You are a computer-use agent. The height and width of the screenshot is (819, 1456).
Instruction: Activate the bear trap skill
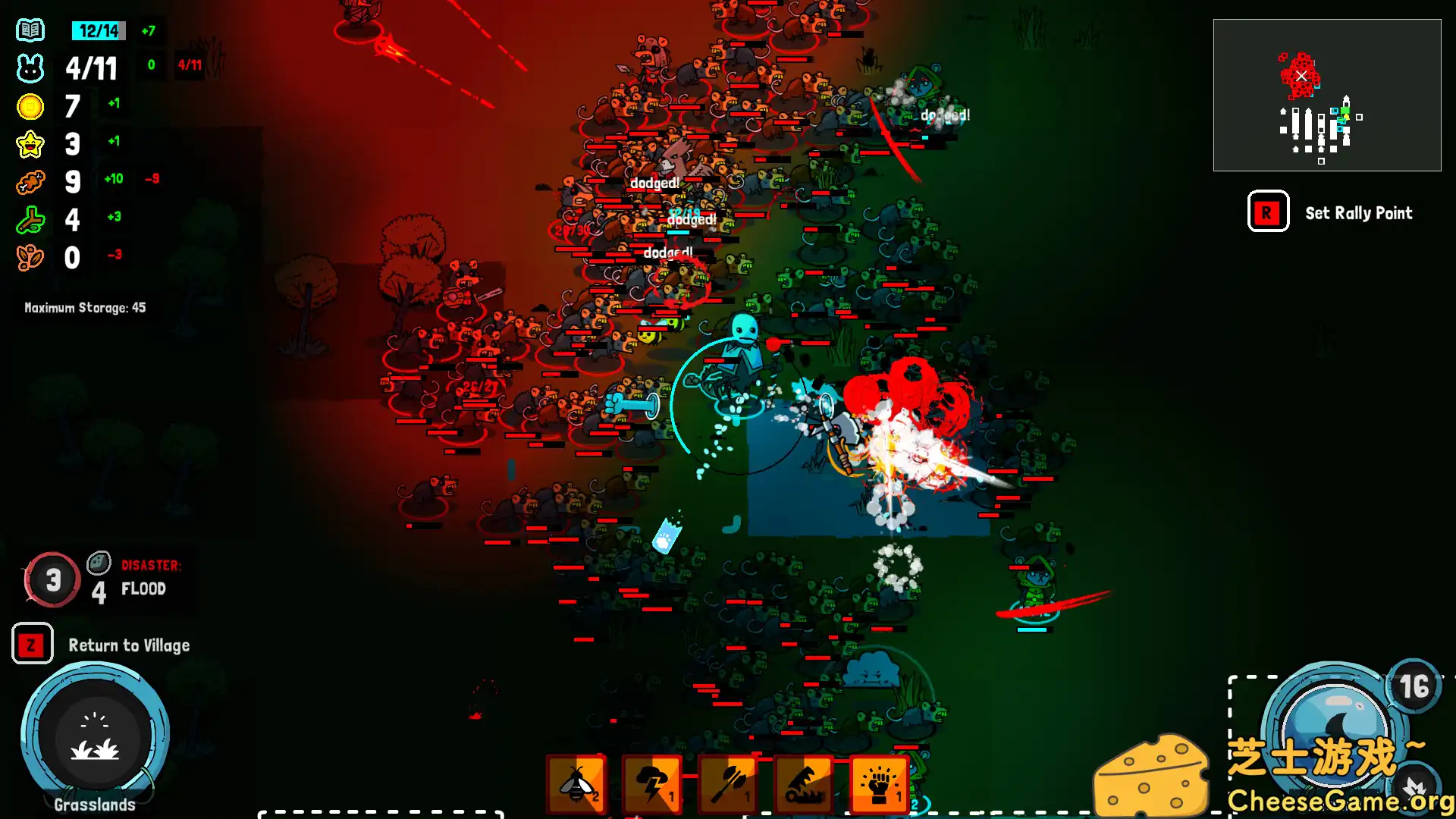coord(804,783)
